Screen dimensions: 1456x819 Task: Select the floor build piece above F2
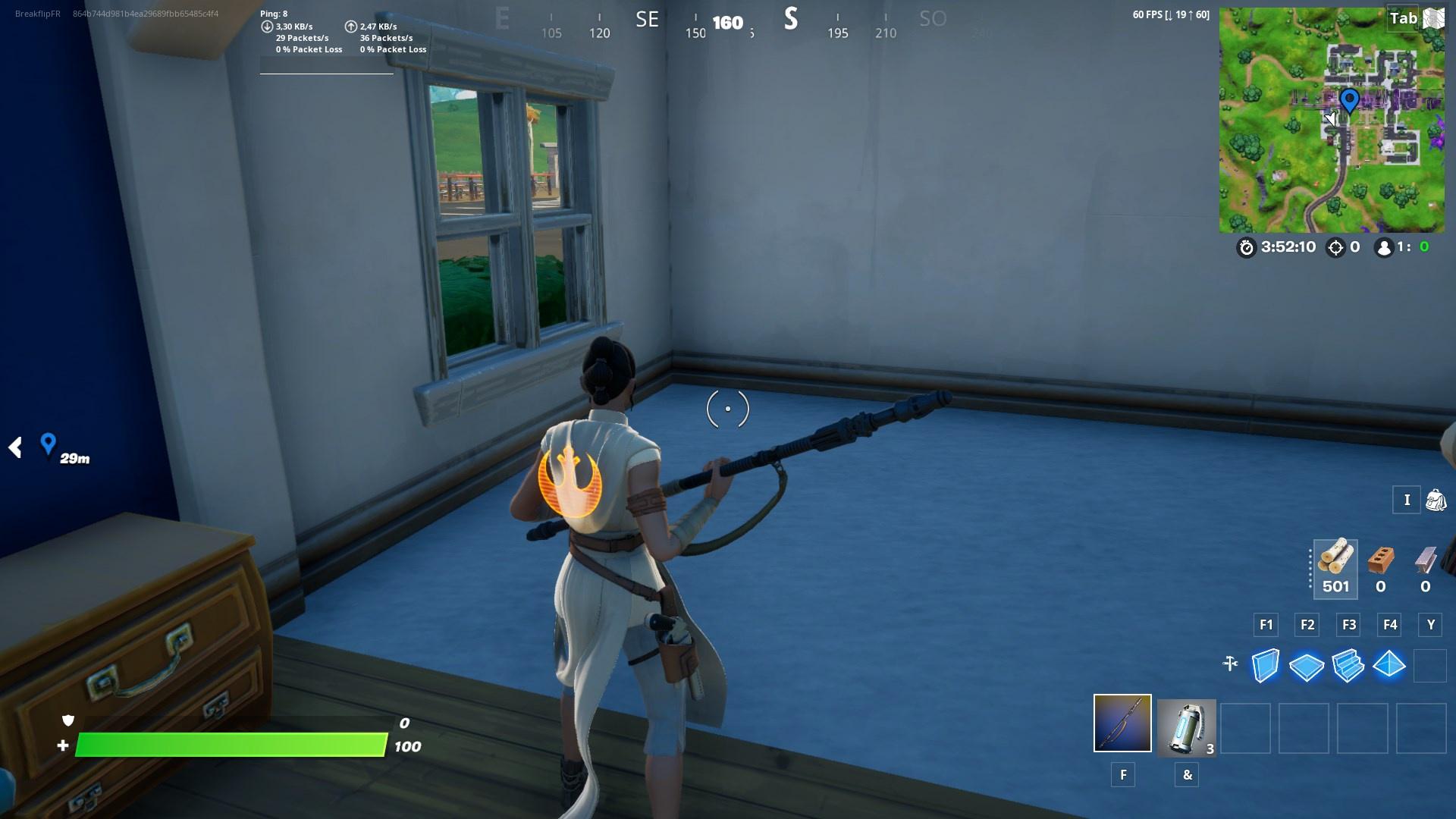[1307, 665]
